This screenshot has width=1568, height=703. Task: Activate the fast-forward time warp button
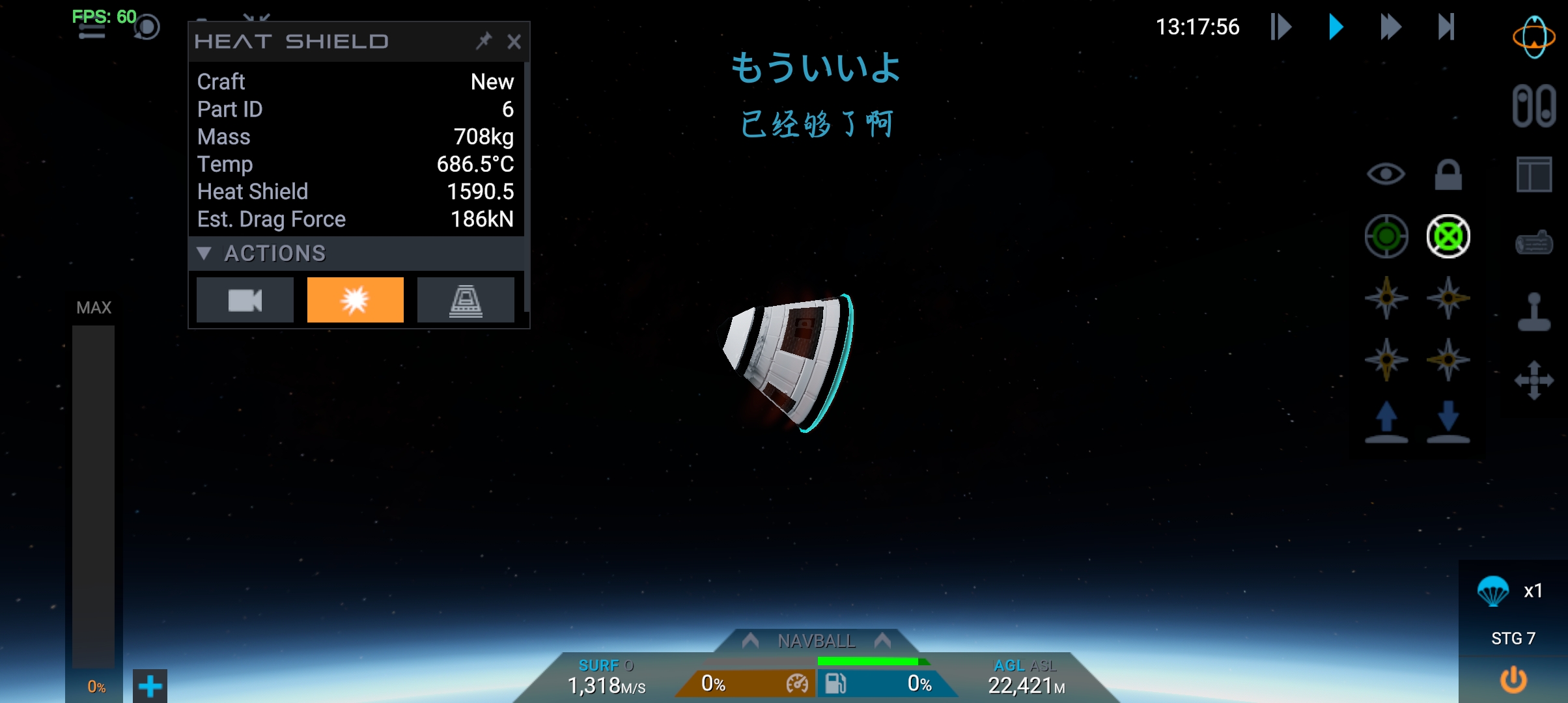tap(1390, 27)
